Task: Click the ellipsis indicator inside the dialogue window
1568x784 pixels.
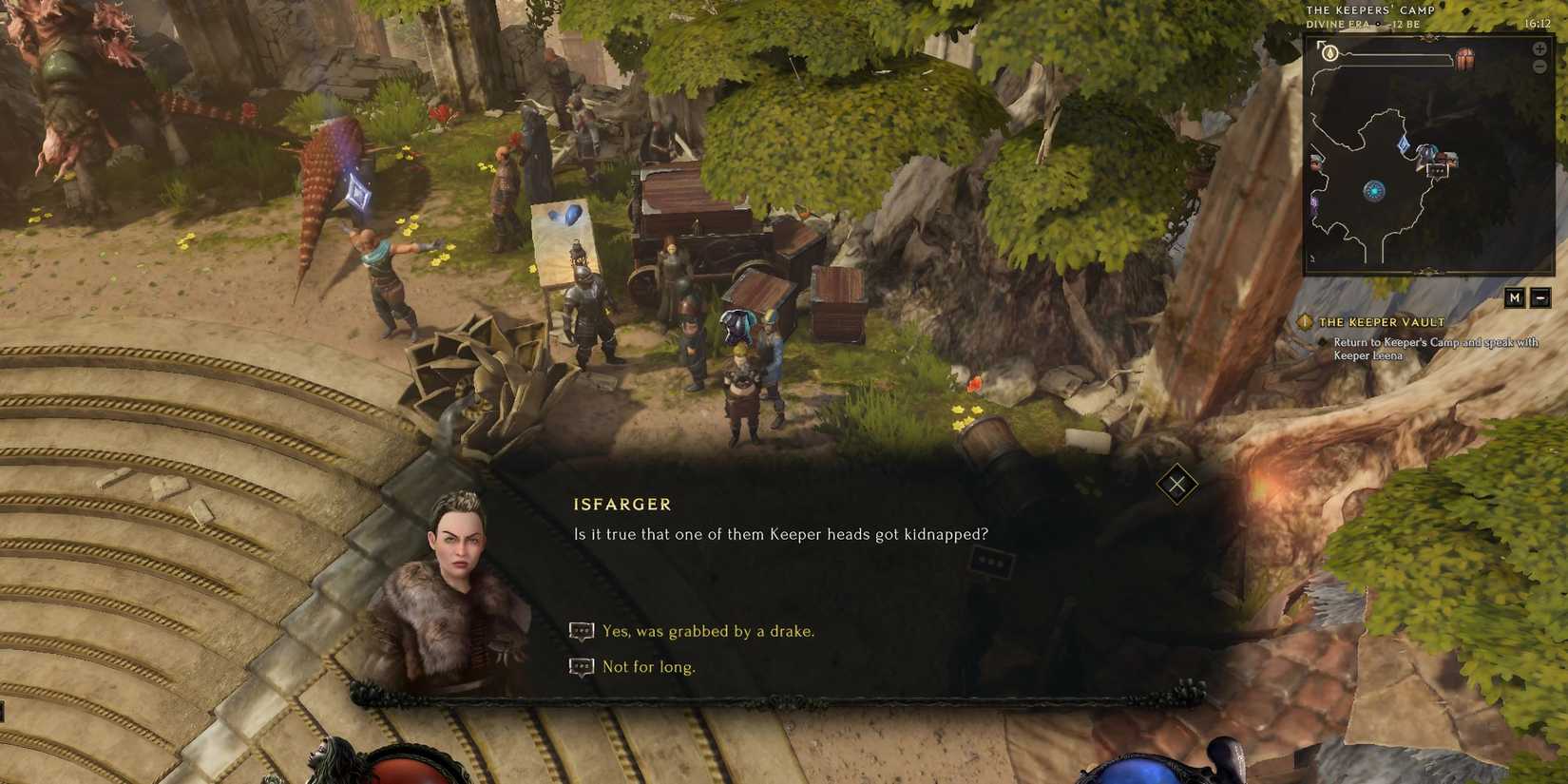Action: coord(991,562)
